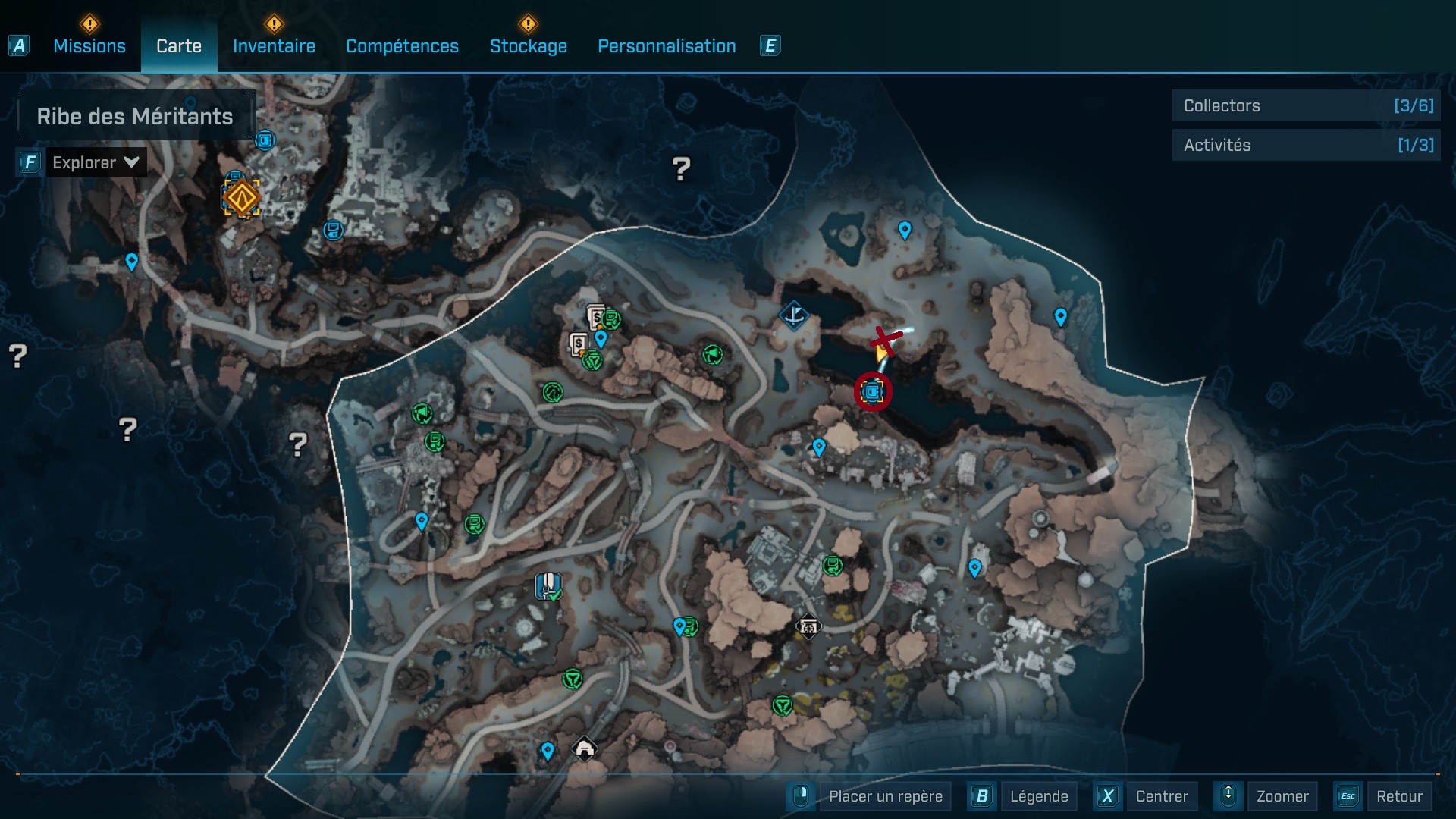
Task: Select the Compétences tab
Action: (x=402, y=46)
